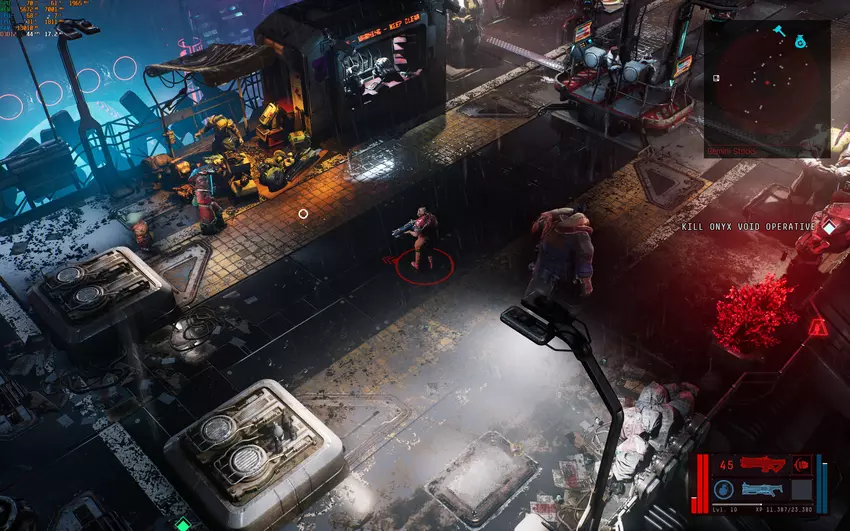This screenshot has width=850, height=531.
Task: Use the red ability icon beside the primary weapon
Action: (801, 465)
